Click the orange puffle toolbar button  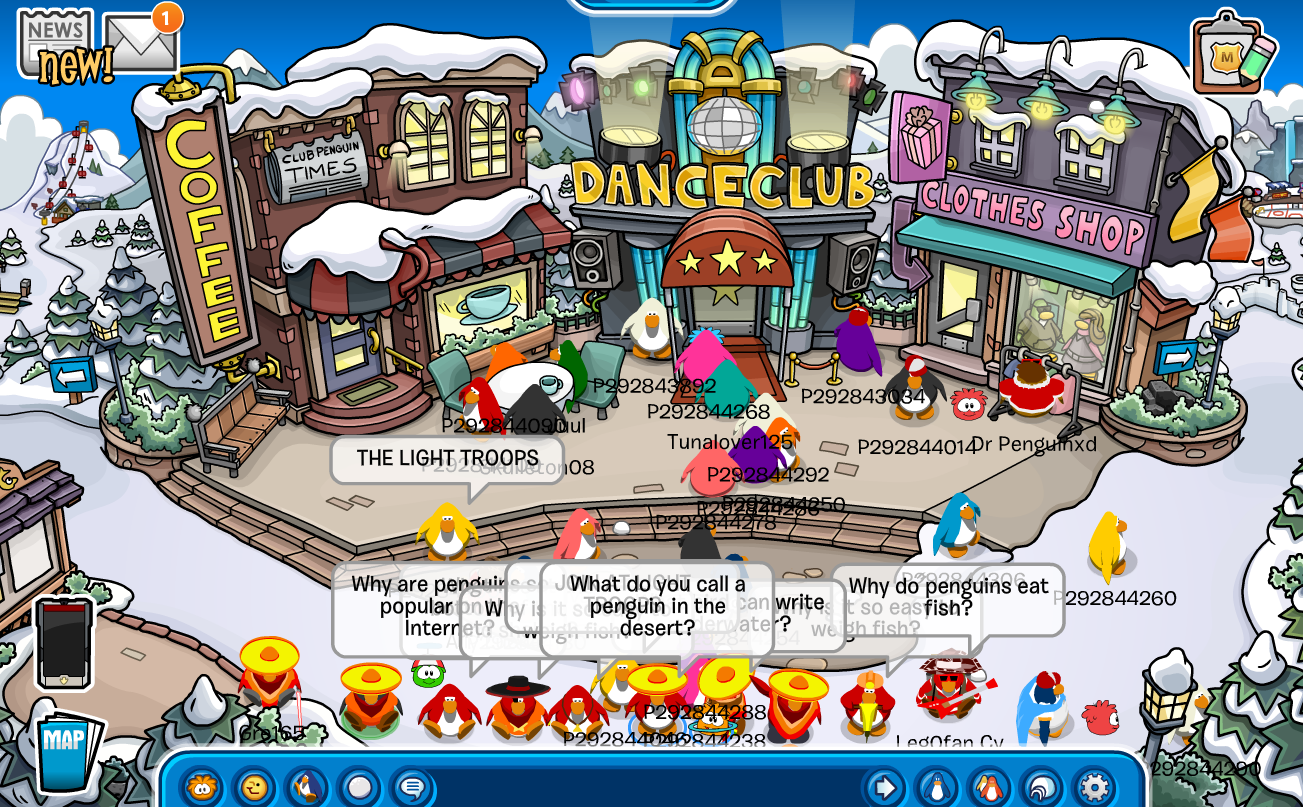(202, 787)
